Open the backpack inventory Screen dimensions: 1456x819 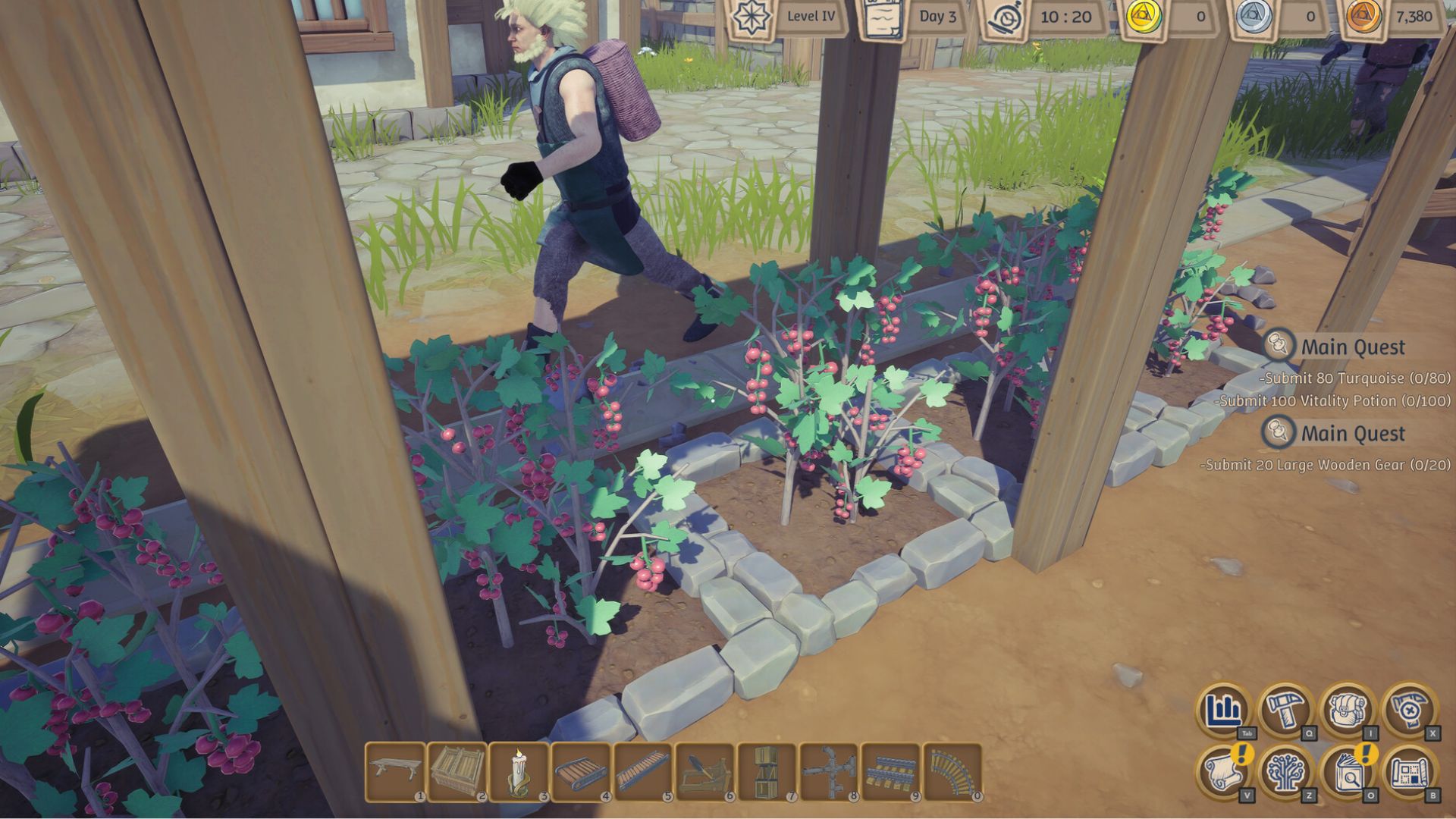point(1348,711)
